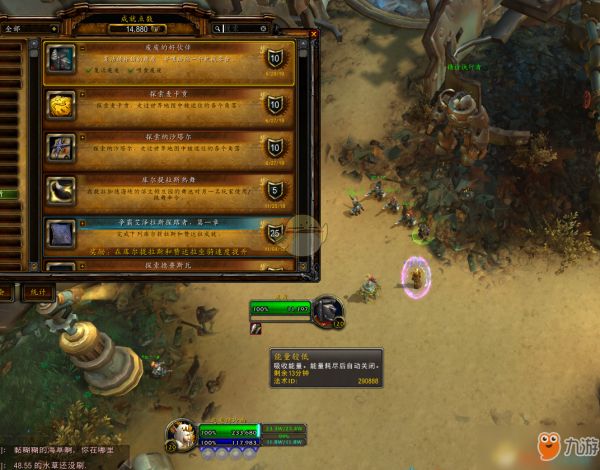Close the achievement window
This screenshot has width=600, height=470.
(313, 33)
